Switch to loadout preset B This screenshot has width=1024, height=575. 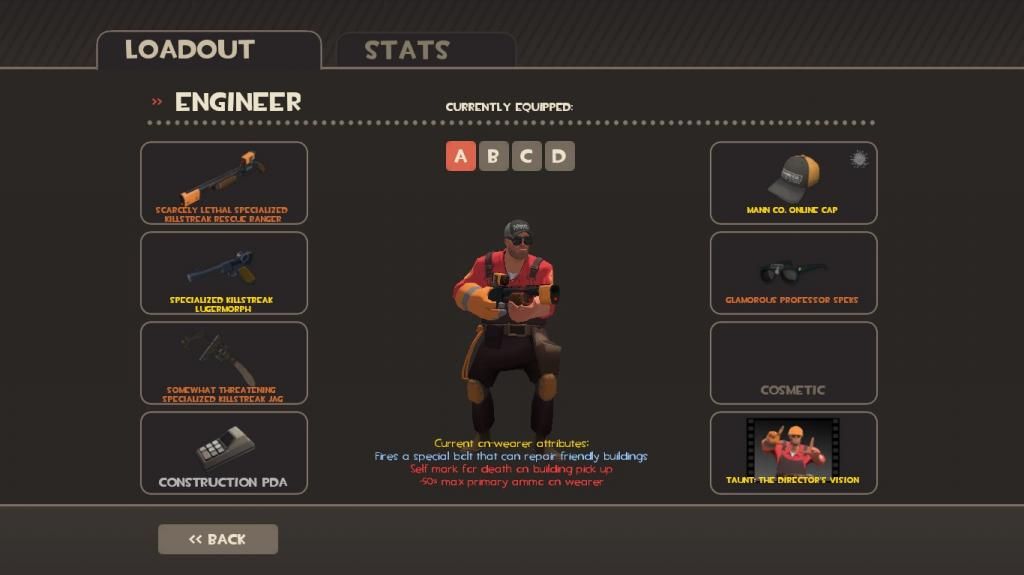pos(493,156)
